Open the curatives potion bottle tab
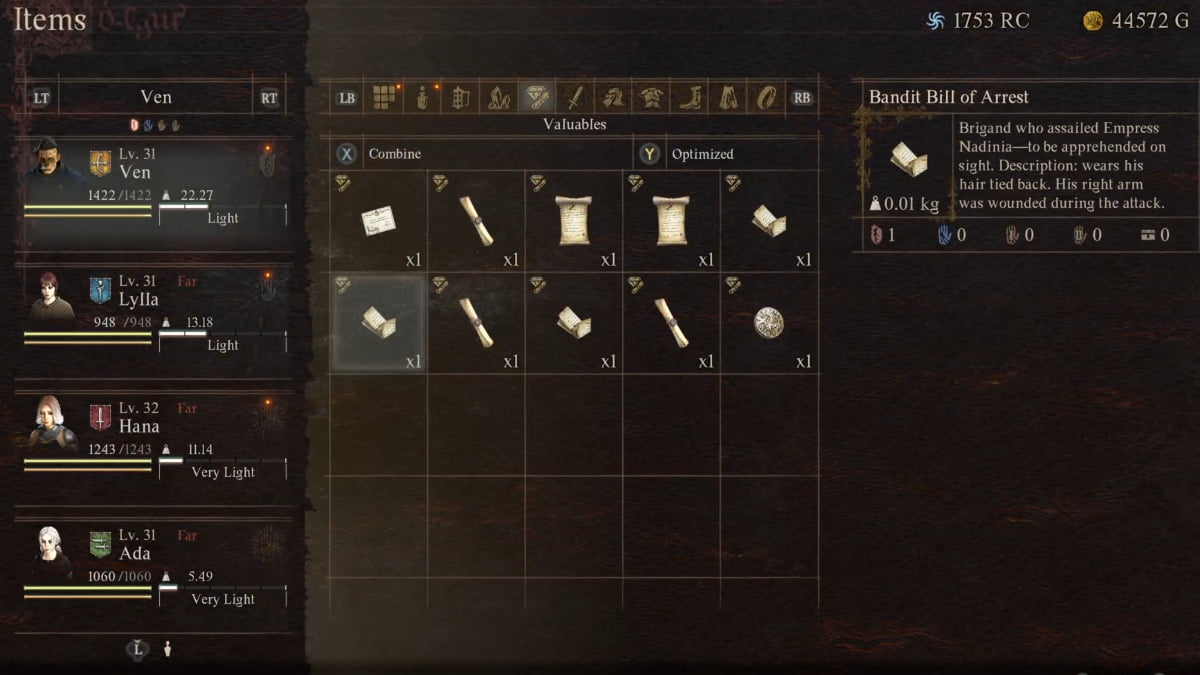The width and height of the screenshot is (1200, 675). coord(422,98)
